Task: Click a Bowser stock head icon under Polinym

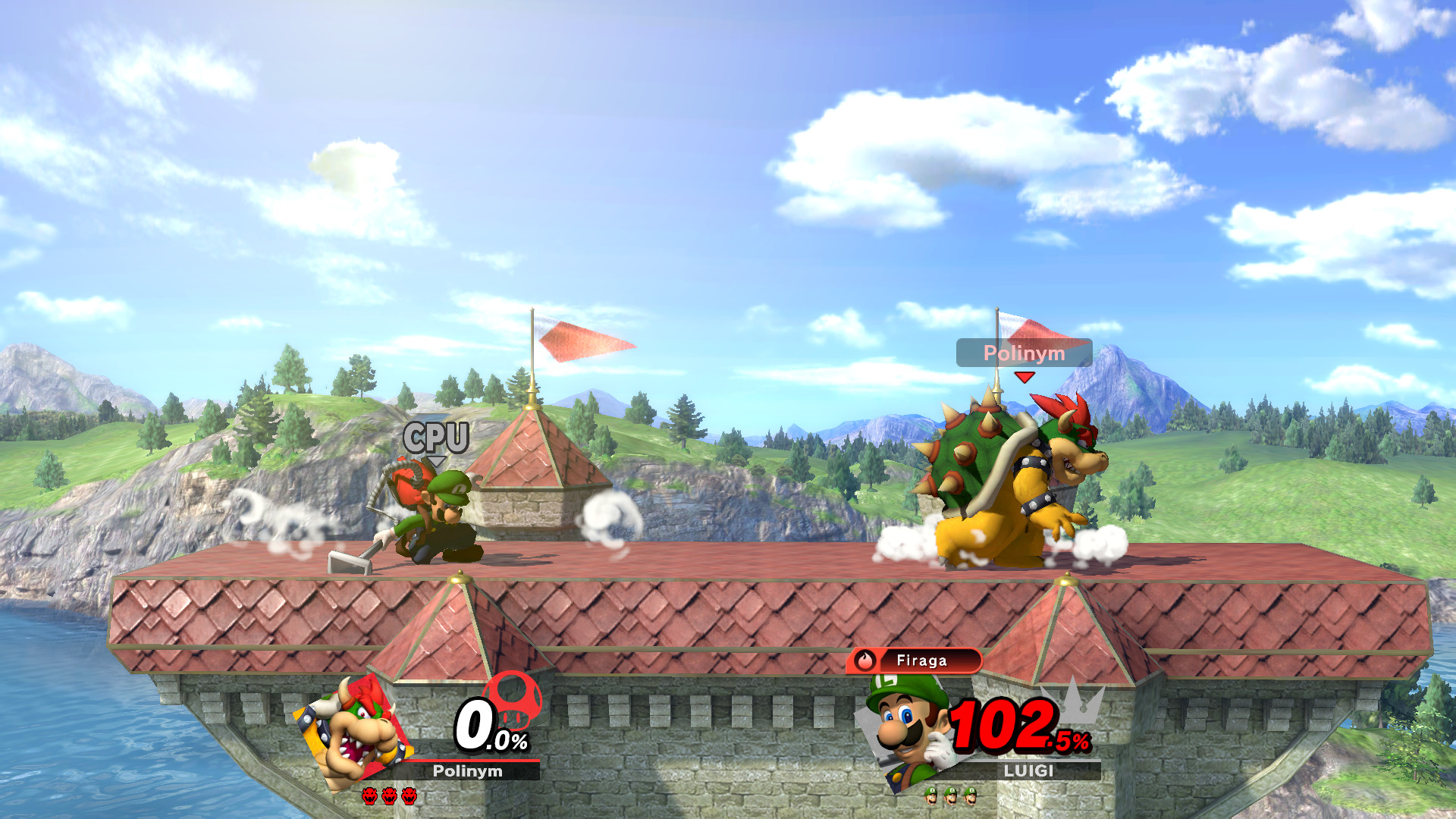Action: click(x=371, y=797)
